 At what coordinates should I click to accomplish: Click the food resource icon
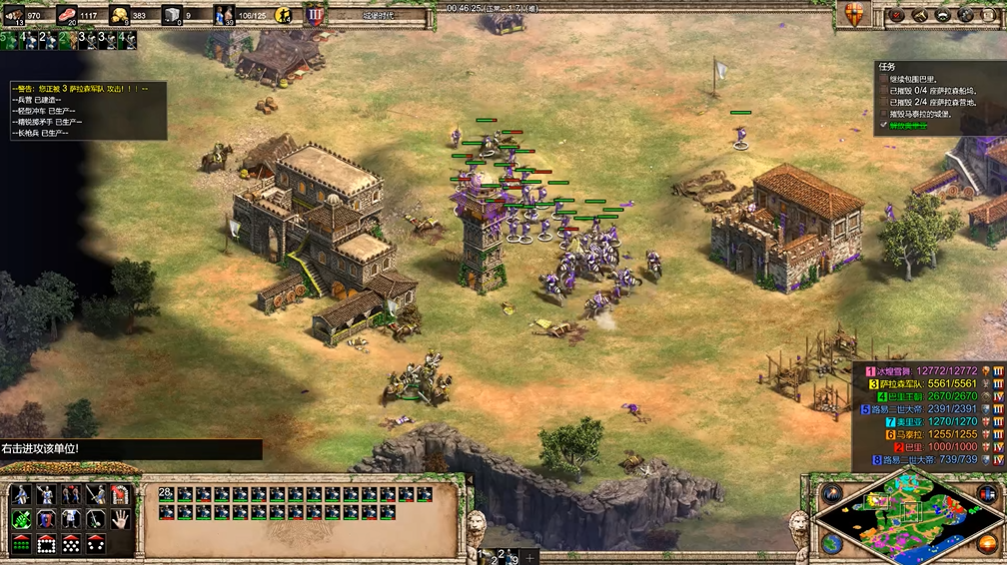click(68, 15)
